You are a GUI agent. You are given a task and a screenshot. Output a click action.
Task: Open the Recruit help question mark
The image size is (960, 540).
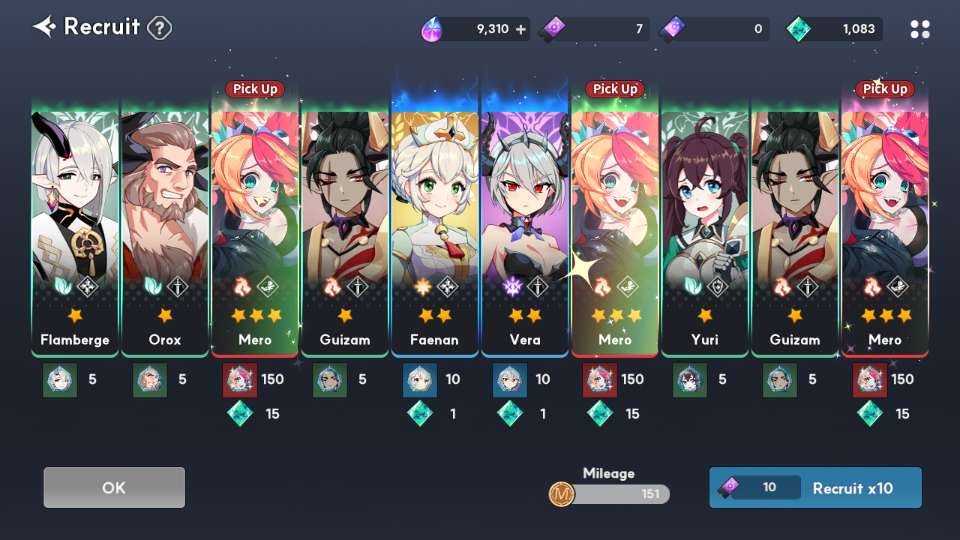[x=159, y=28]
